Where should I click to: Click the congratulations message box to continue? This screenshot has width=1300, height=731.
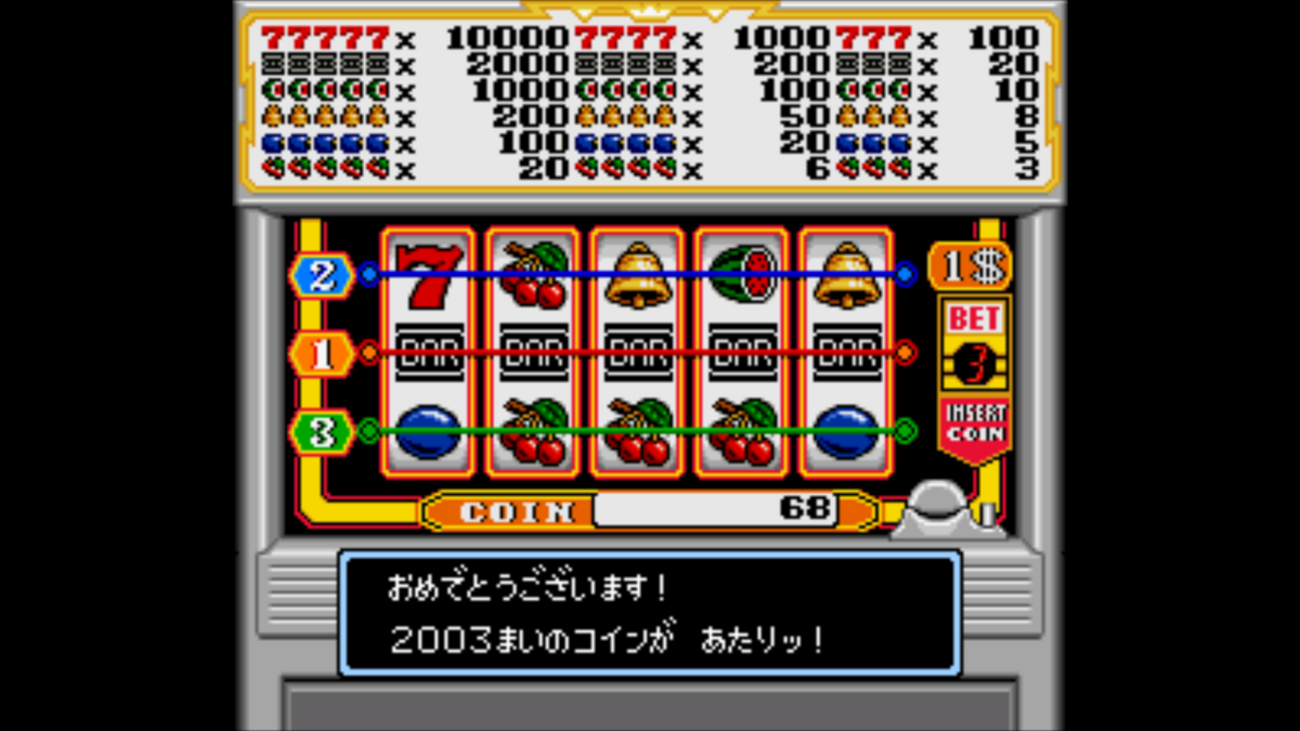[x=650, y=613]
